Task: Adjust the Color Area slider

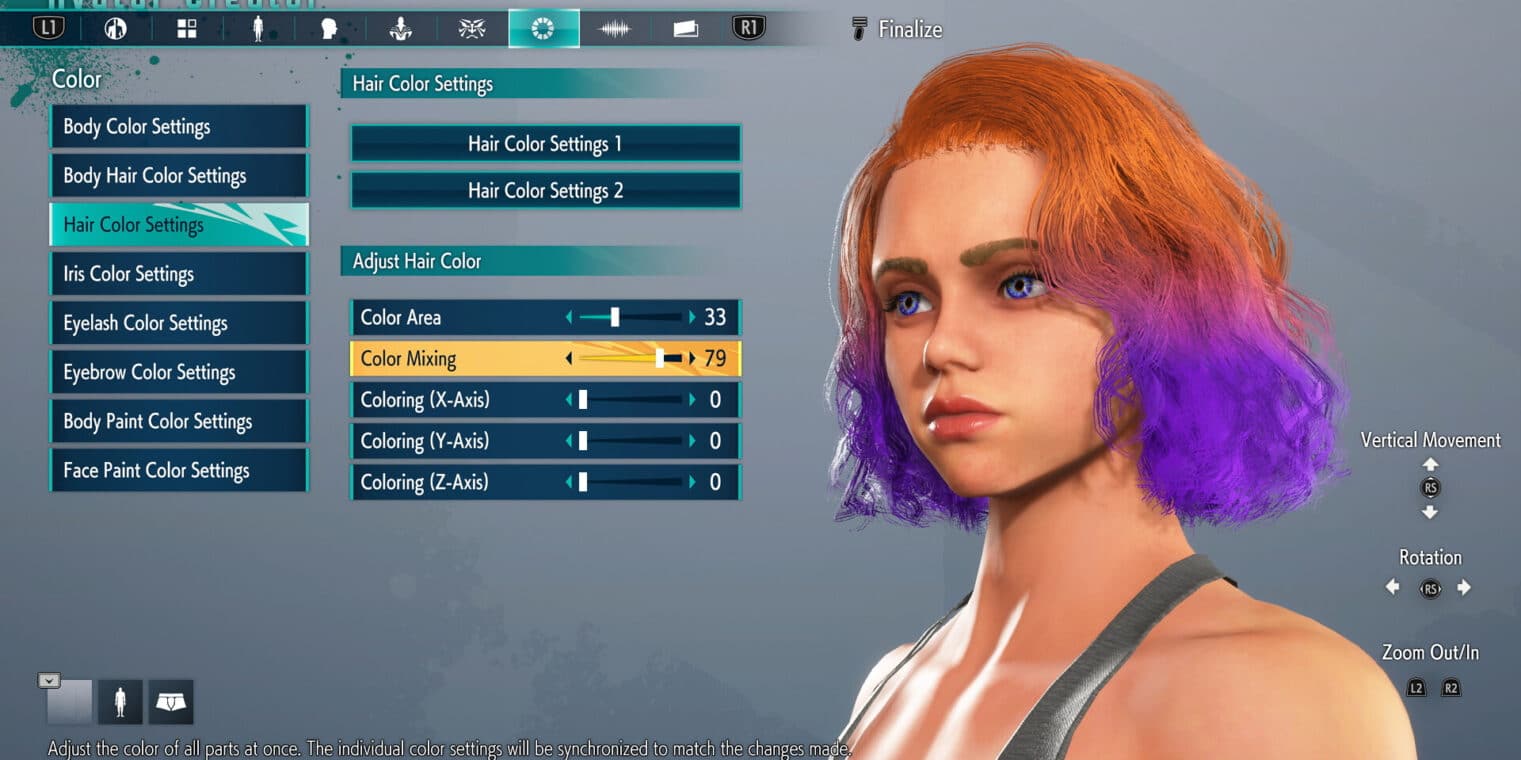Action: (x=615, y=318)
